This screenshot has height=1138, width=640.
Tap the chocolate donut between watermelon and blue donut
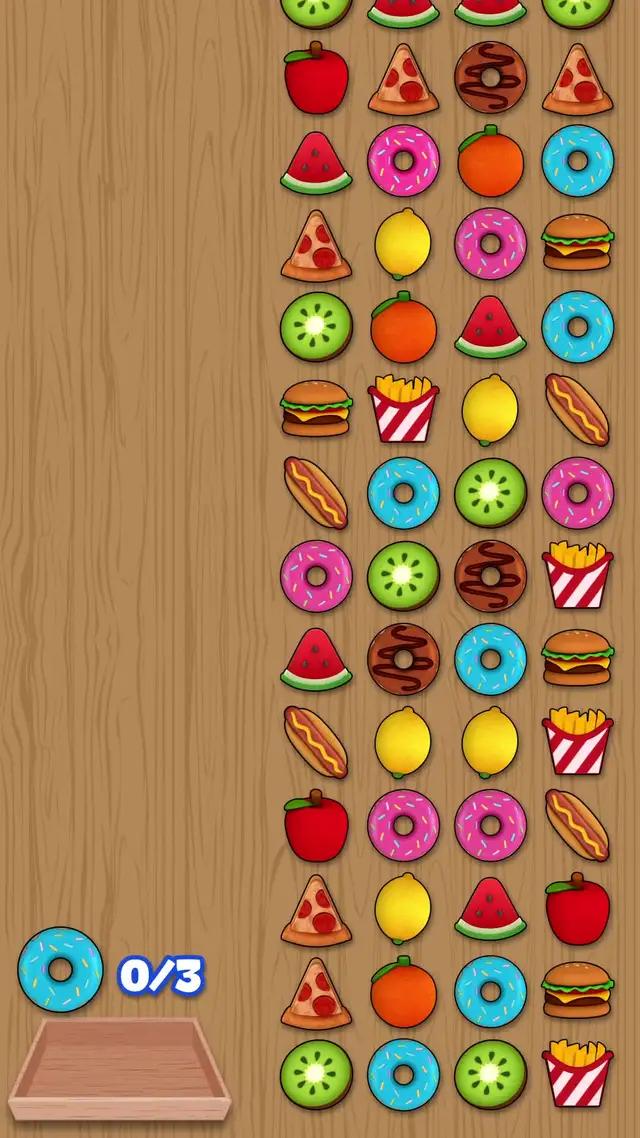403,659
